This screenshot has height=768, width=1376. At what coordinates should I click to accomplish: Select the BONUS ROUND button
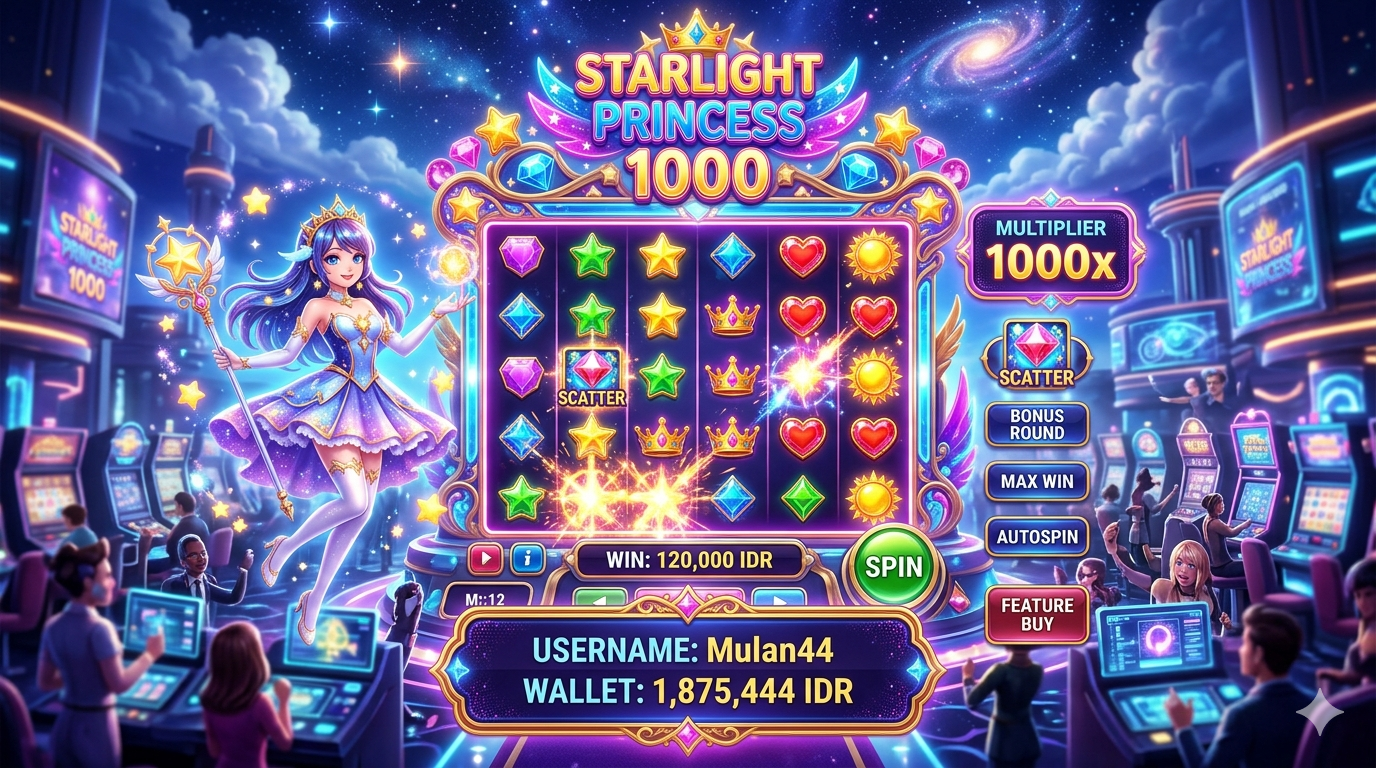click(x=1037, y=424)
